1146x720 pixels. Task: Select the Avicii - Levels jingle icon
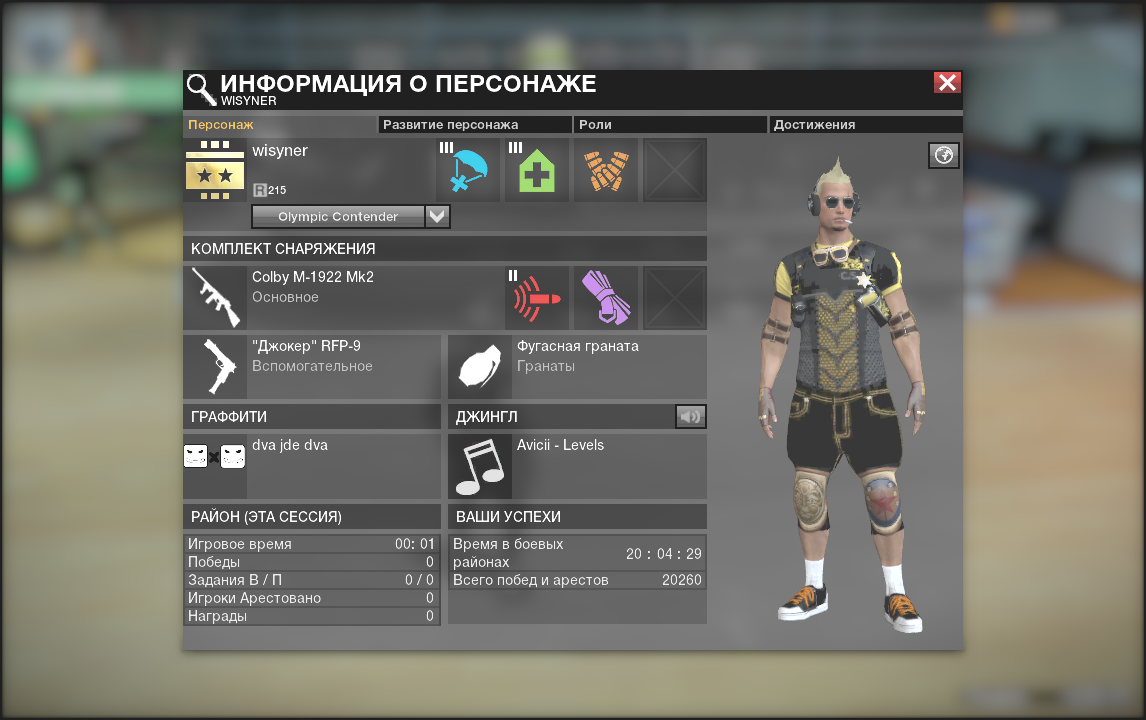[480, 466]
